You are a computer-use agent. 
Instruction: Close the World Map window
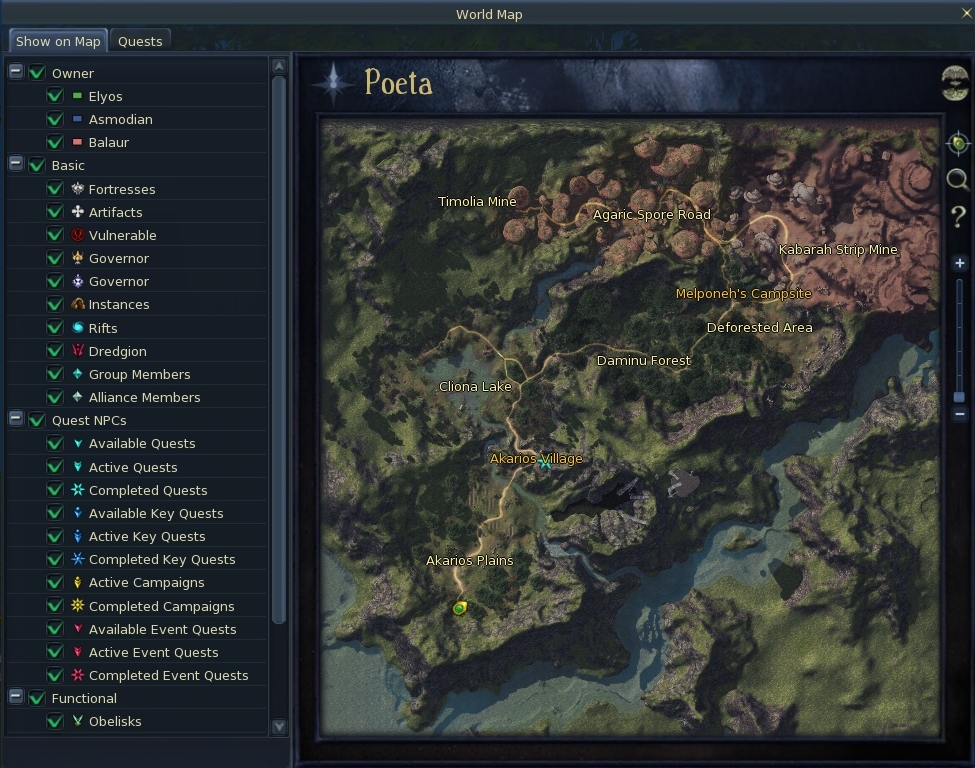pyautogui.click(x=966, y=13)
